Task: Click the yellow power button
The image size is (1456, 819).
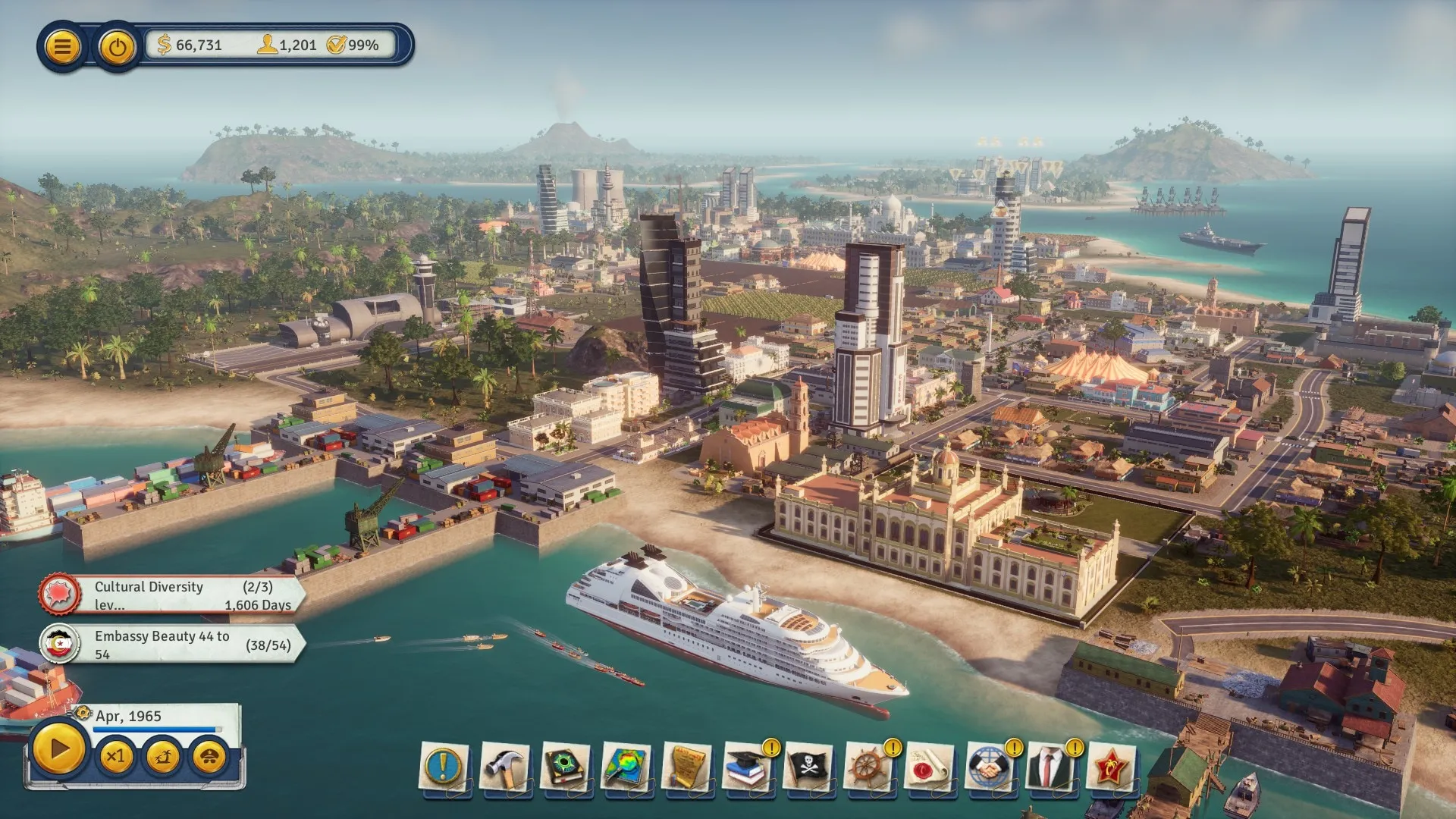Action: pyautogui.click(x=117, y=48)
